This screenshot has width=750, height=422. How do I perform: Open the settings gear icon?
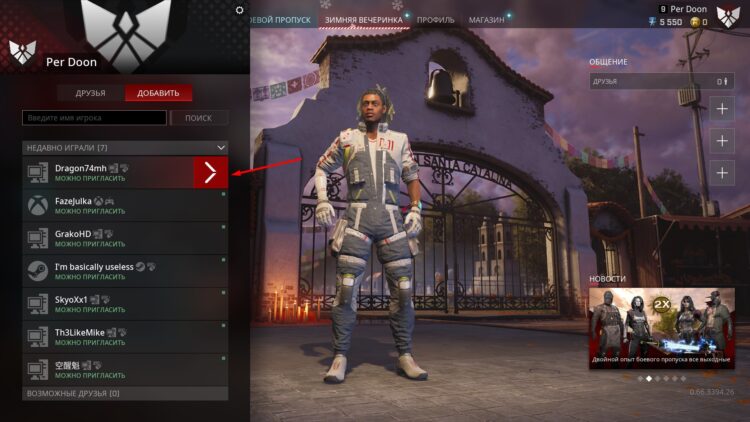tap(239, 10)
